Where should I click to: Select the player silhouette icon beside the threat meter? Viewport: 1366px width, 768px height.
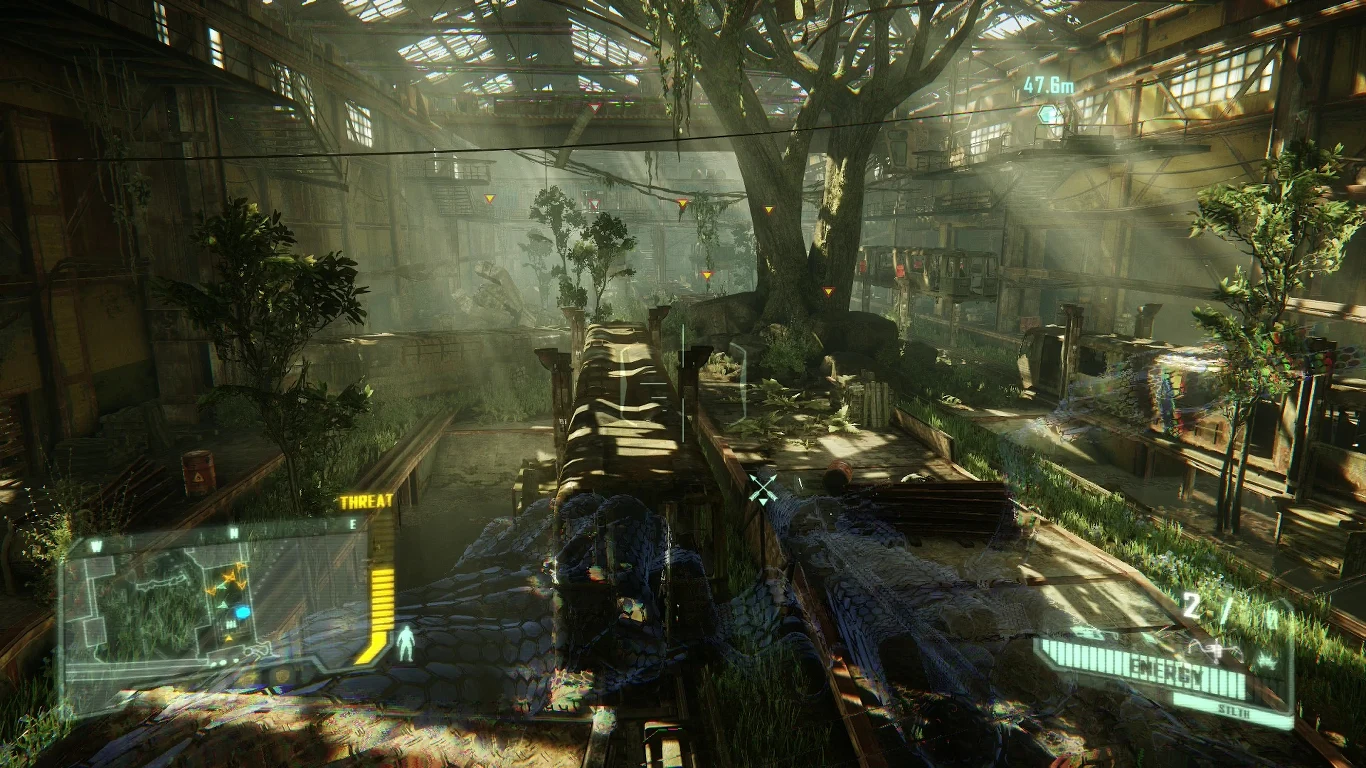click(406, 642)
